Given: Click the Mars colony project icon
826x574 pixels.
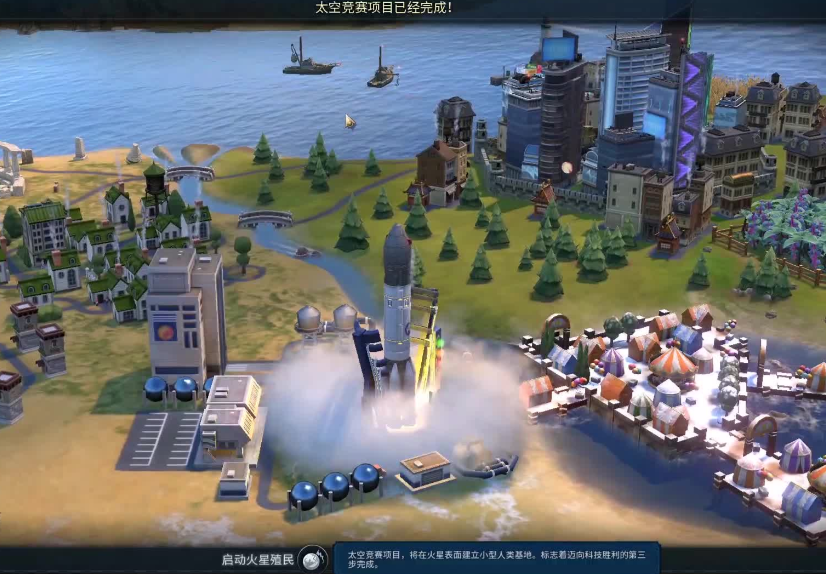Looking at the screenshot, I should coord(313,558).
